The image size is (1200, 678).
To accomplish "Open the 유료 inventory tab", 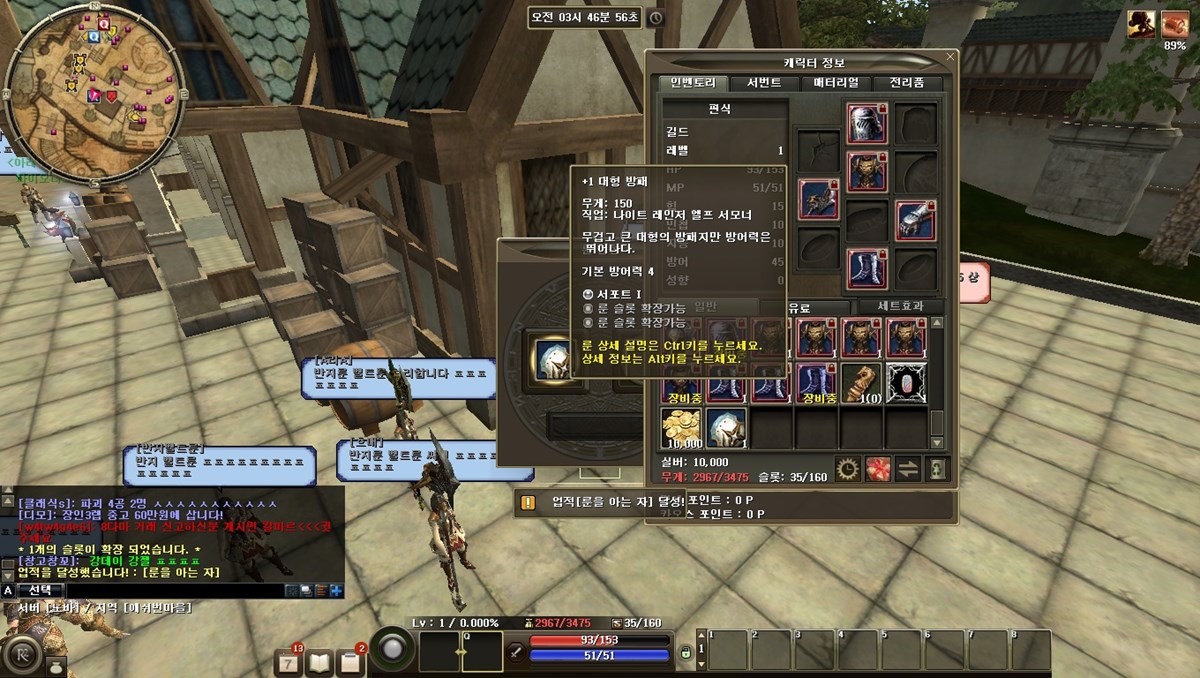I will tap(799, 307).
